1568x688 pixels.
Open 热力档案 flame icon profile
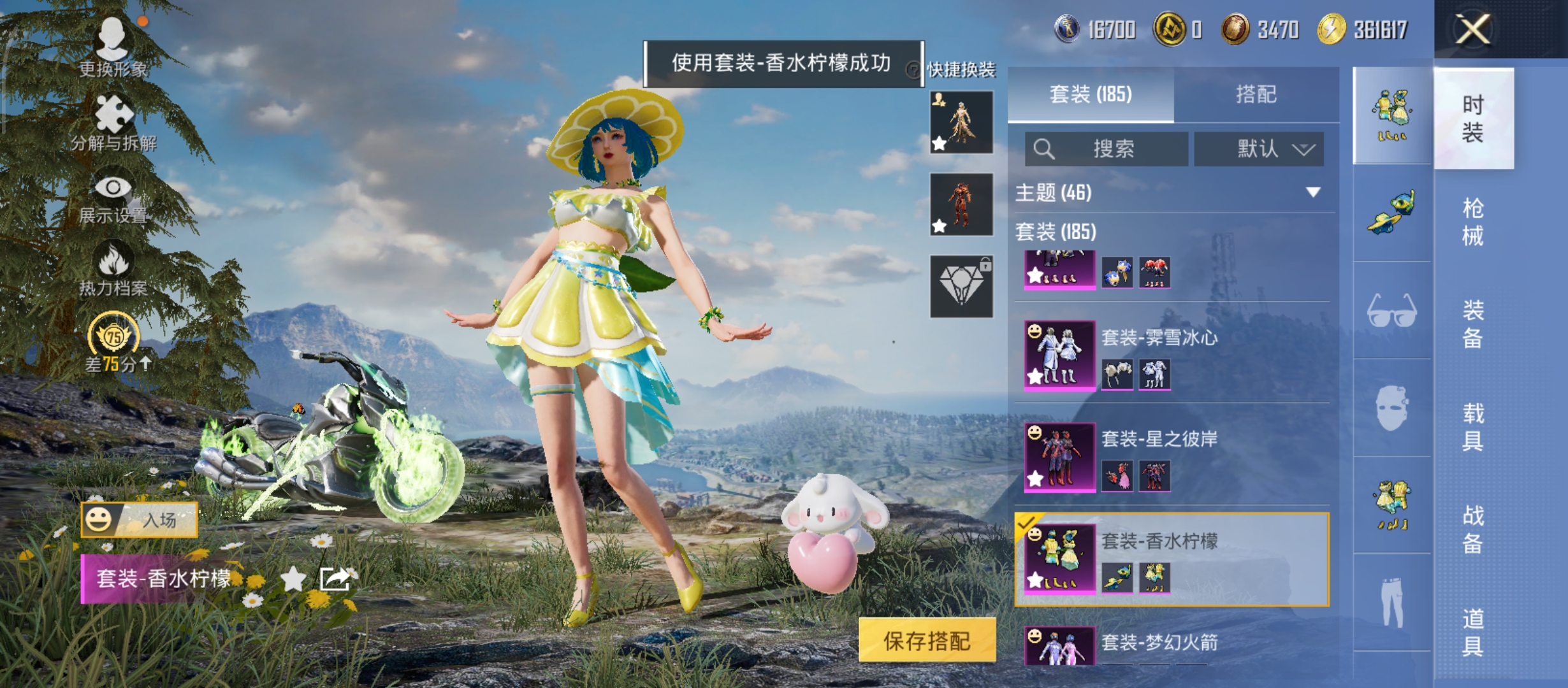point(113,269)
